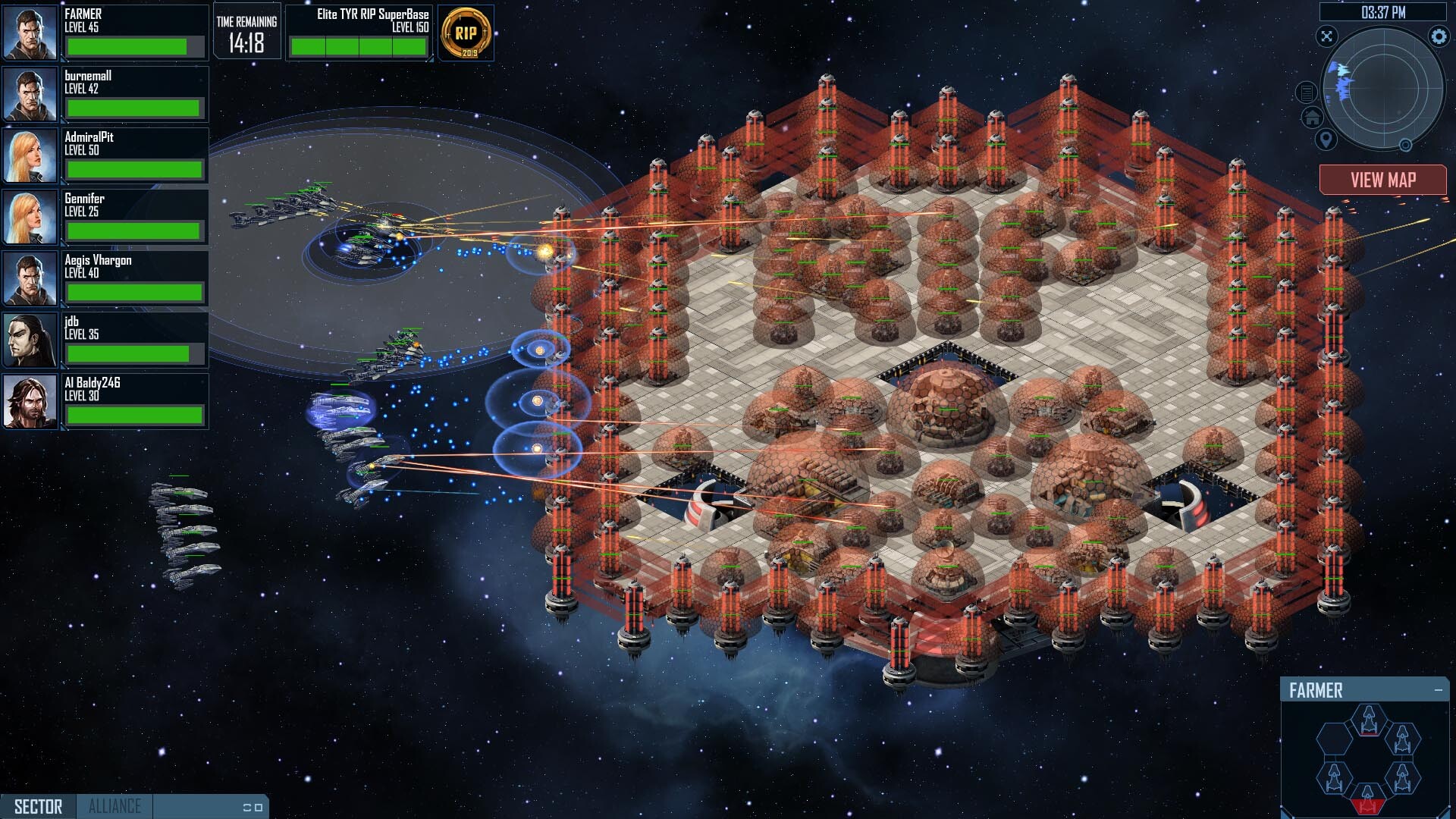1456x819 pixels.
Task: Collapse the FARMER fleet panel with the minus
Action: point(1438,689)
